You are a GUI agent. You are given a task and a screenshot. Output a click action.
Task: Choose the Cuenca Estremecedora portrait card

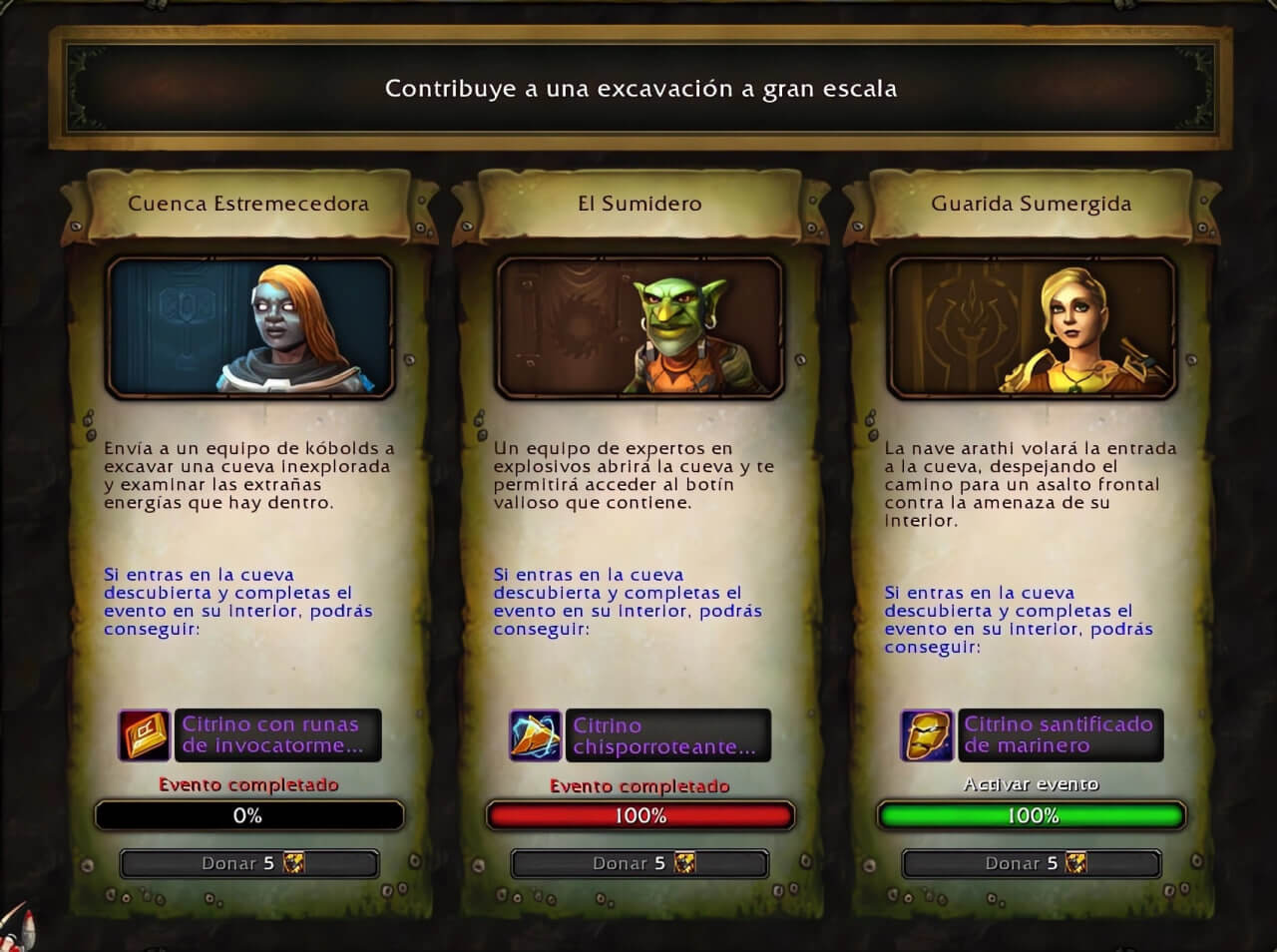tap(249, 326)
